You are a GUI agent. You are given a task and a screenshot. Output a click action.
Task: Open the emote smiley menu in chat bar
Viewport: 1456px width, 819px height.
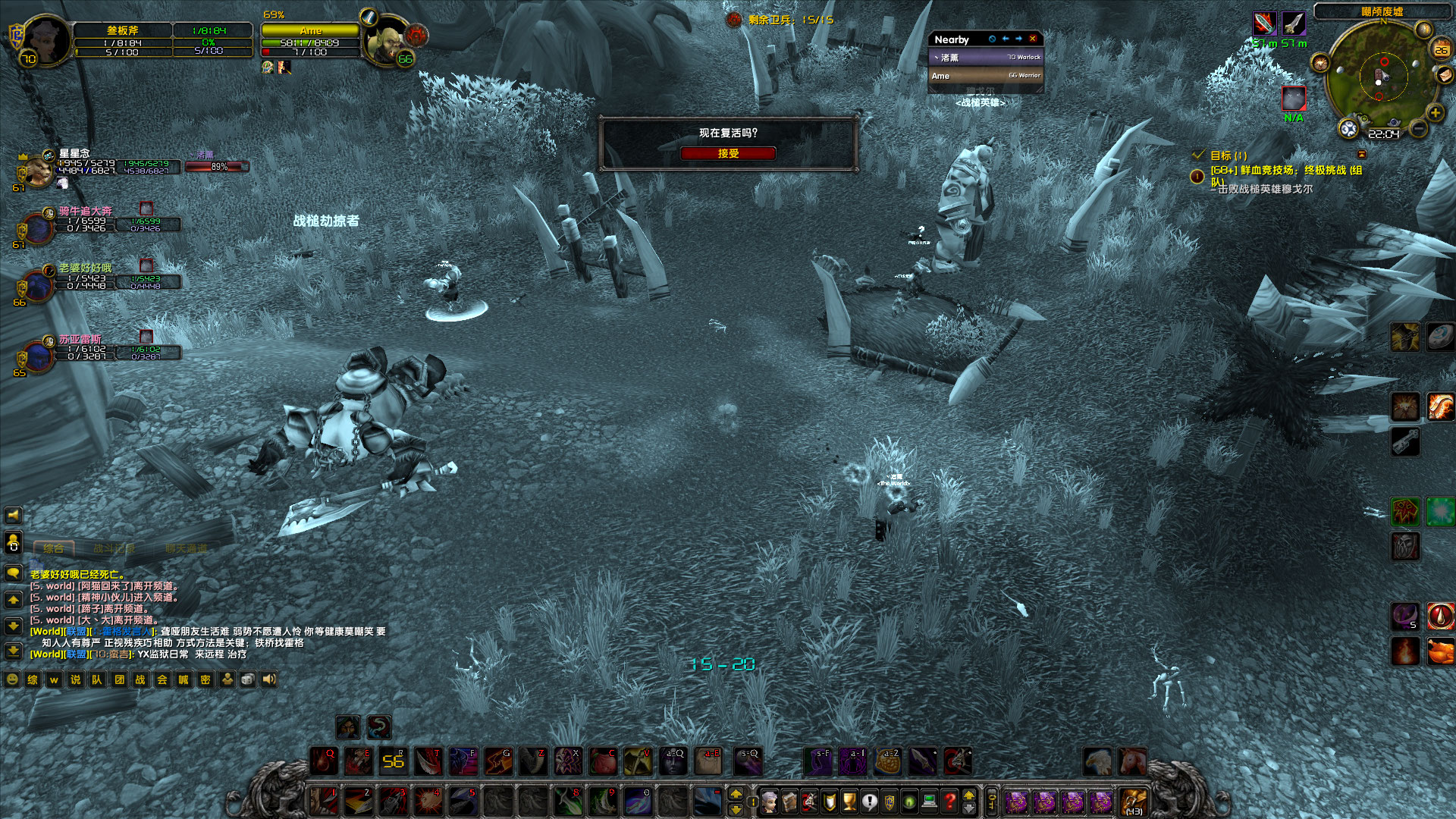click(12, 680)
